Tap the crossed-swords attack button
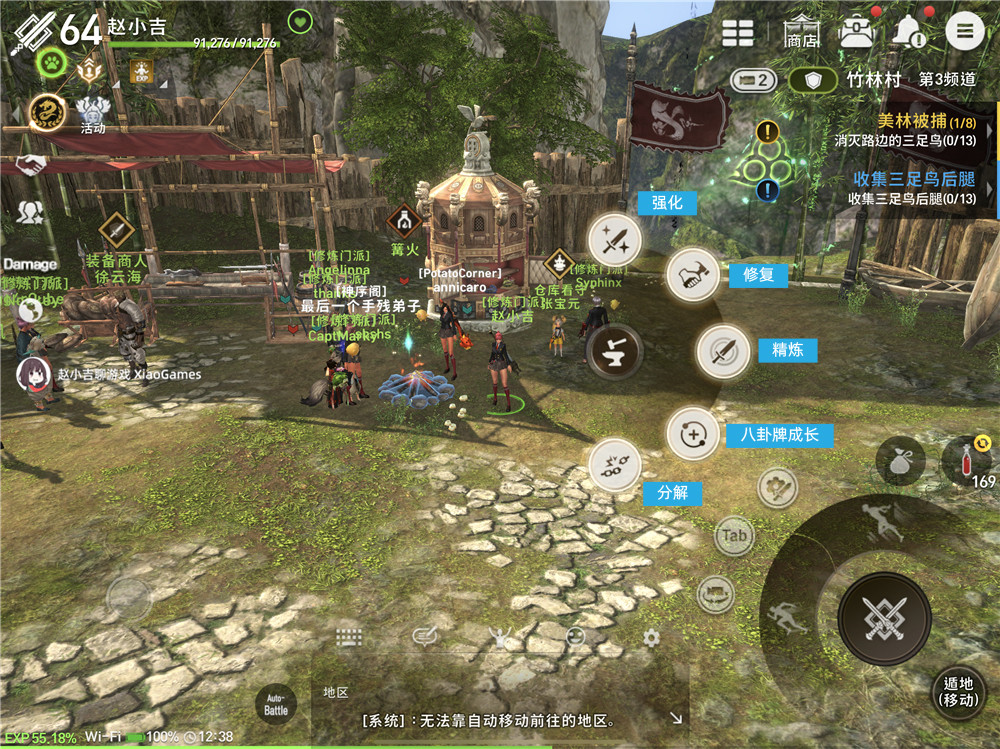The height and width of the screenshot is (749, 1000). (x=884, y=620)
